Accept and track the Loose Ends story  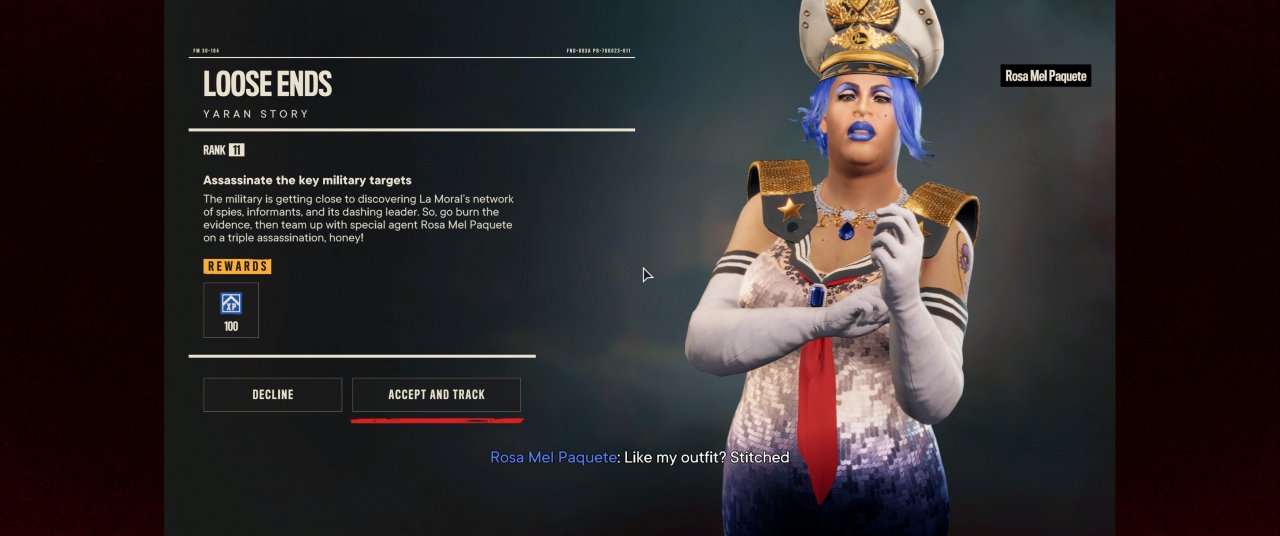tap(436, 395)
